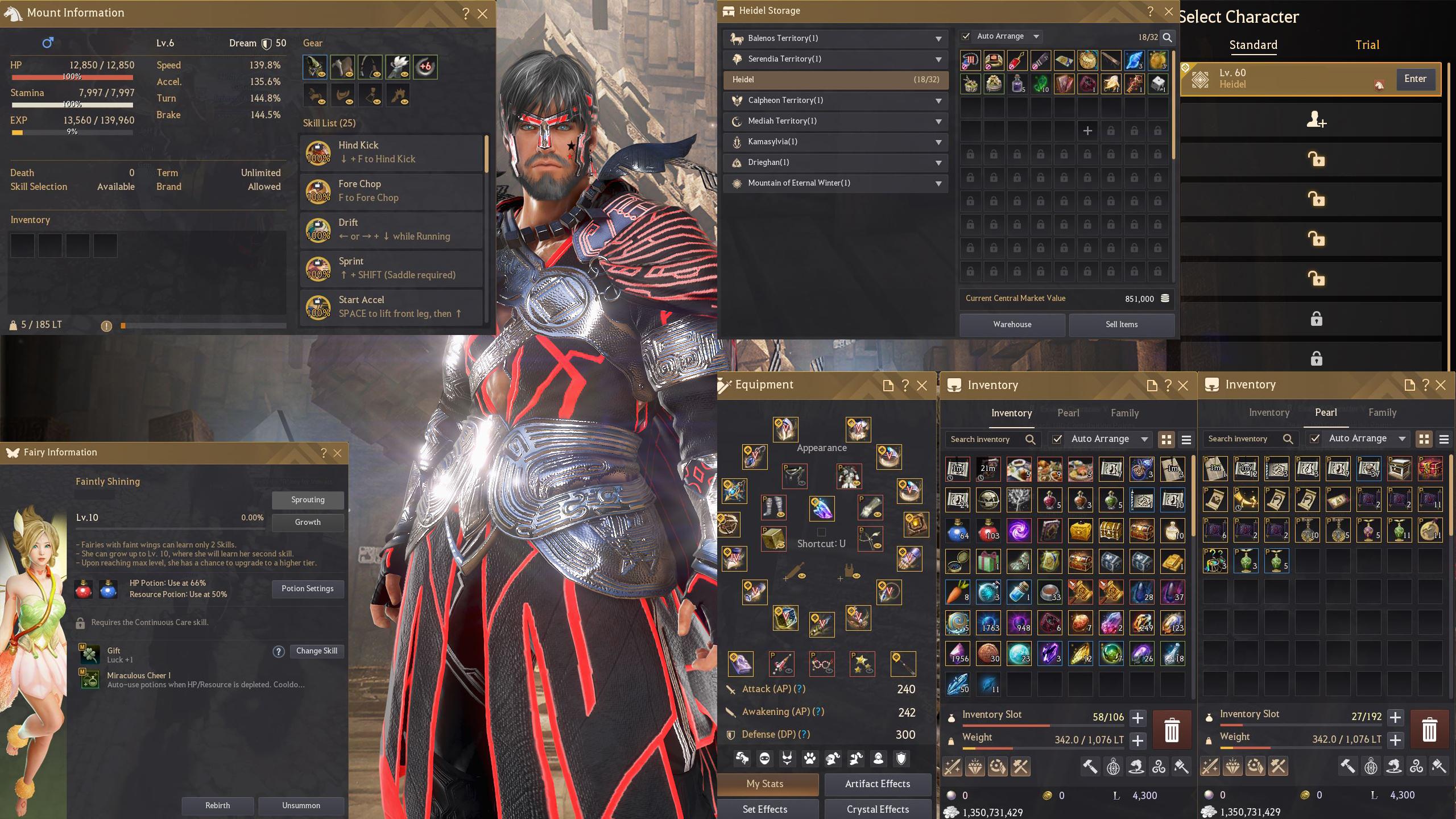The height and width of the screenshot is (819, 1456).
Task: Toggle Auto Arrange in Heidel Storage
Action: (966, 36)
